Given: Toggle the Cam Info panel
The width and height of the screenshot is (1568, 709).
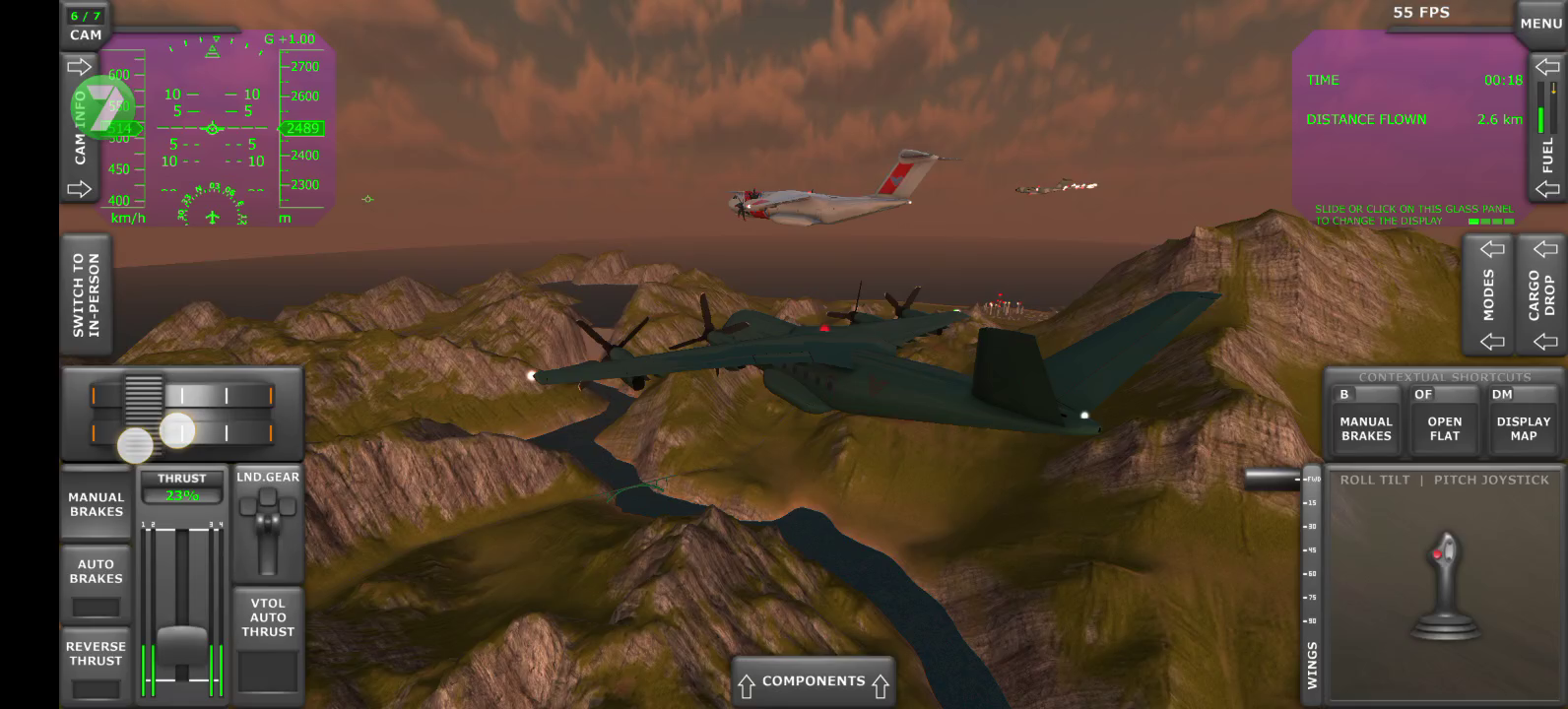Looking at the screenshot, I should point(80,128).
